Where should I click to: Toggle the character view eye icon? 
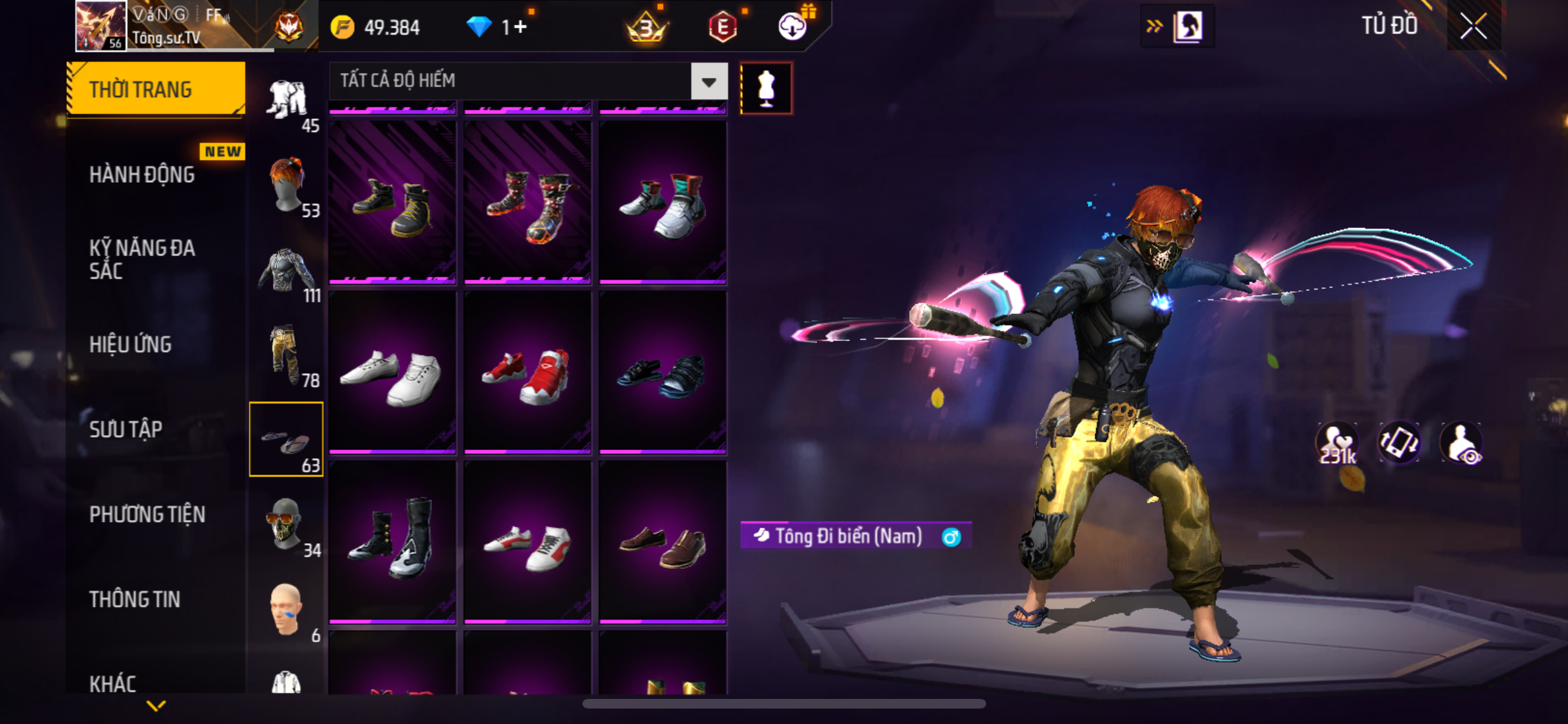tap(1461, 443)
